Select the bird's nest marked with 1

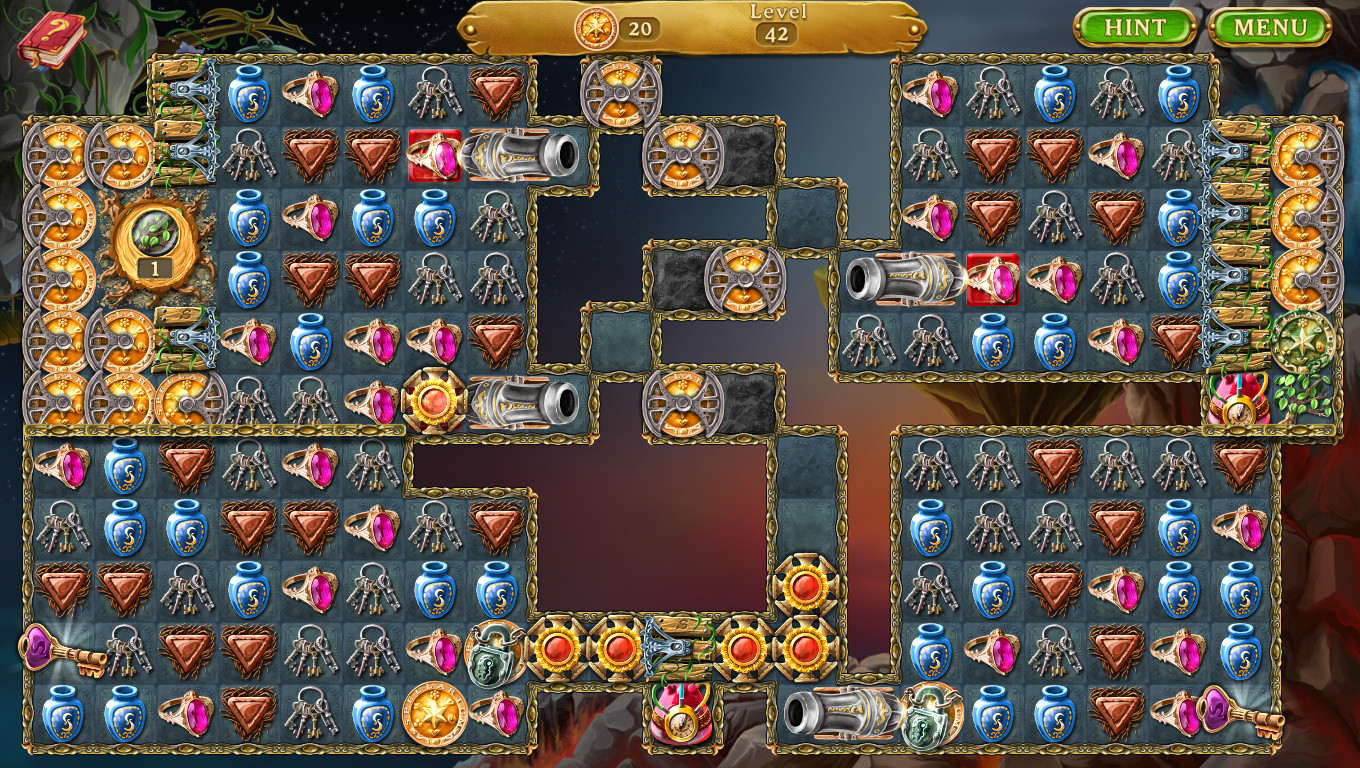tap(150, 243)
